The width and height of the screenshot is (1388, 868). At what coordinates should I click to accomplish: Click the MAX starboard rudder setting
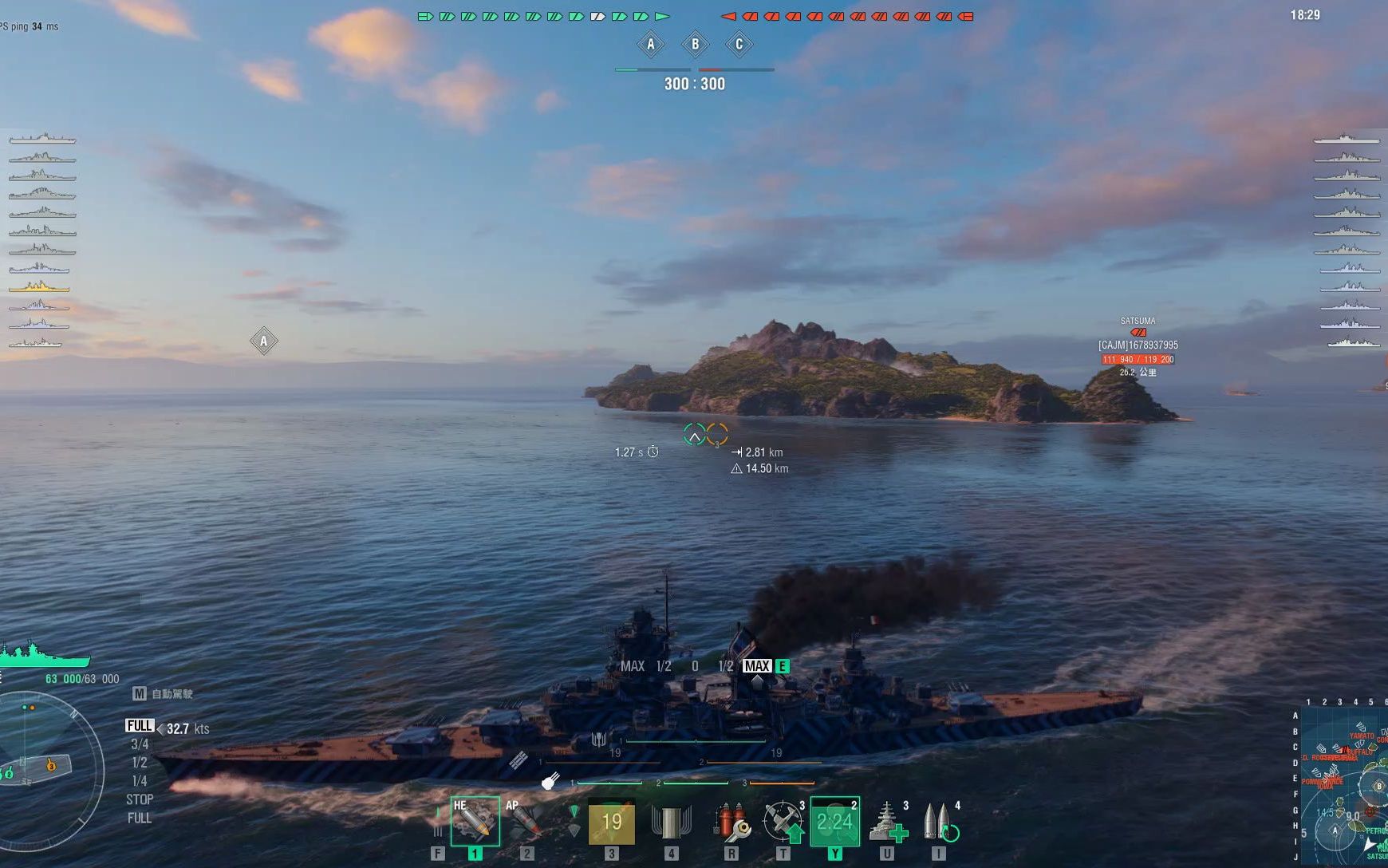coord(756,666)
